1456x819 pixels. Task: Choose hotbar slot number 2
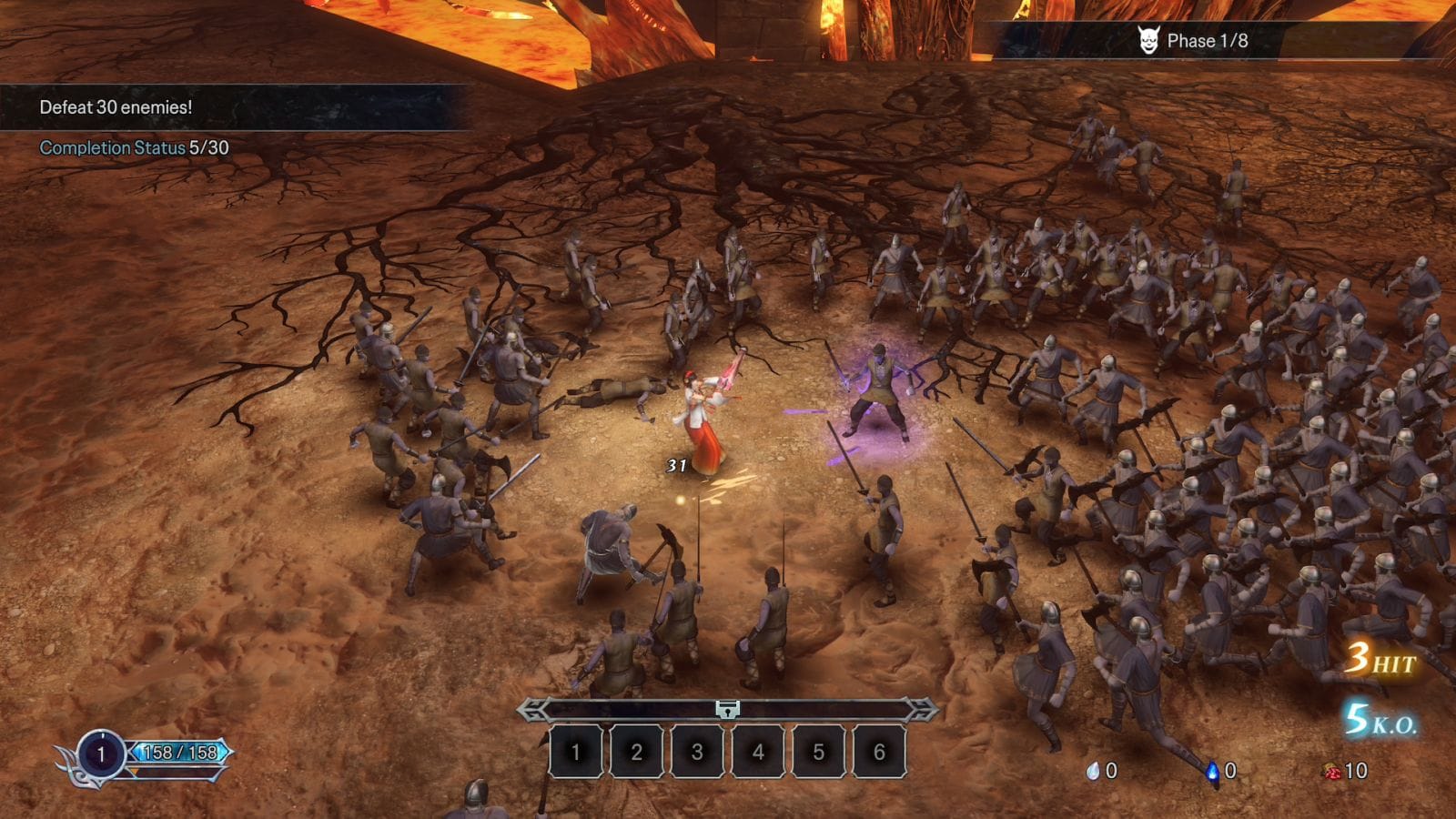click(636, 752)
